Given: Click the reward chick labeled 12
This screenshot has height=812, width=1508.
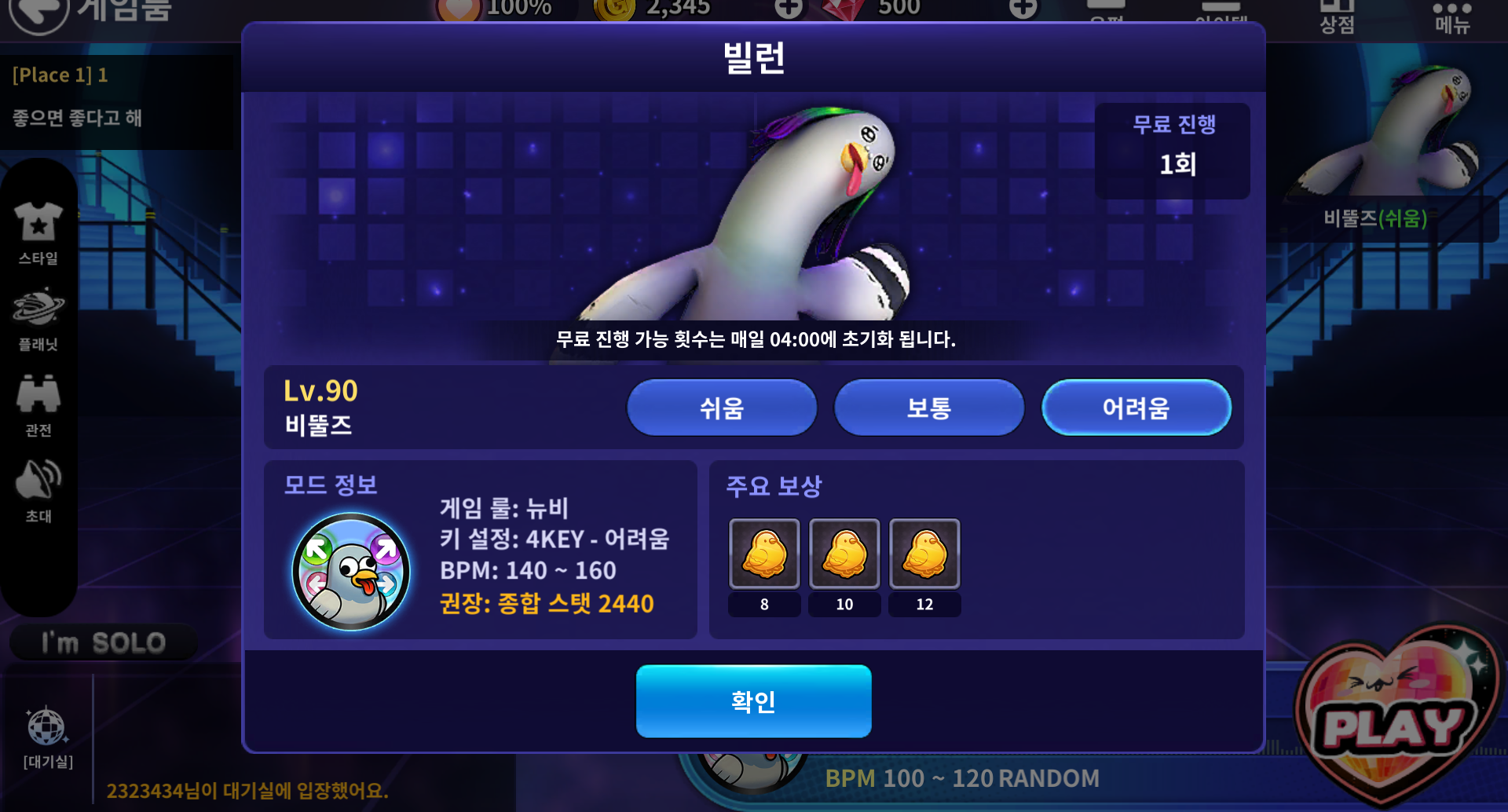Looking at the screenshot, I should pyautogui.click(x=924, y=554).
